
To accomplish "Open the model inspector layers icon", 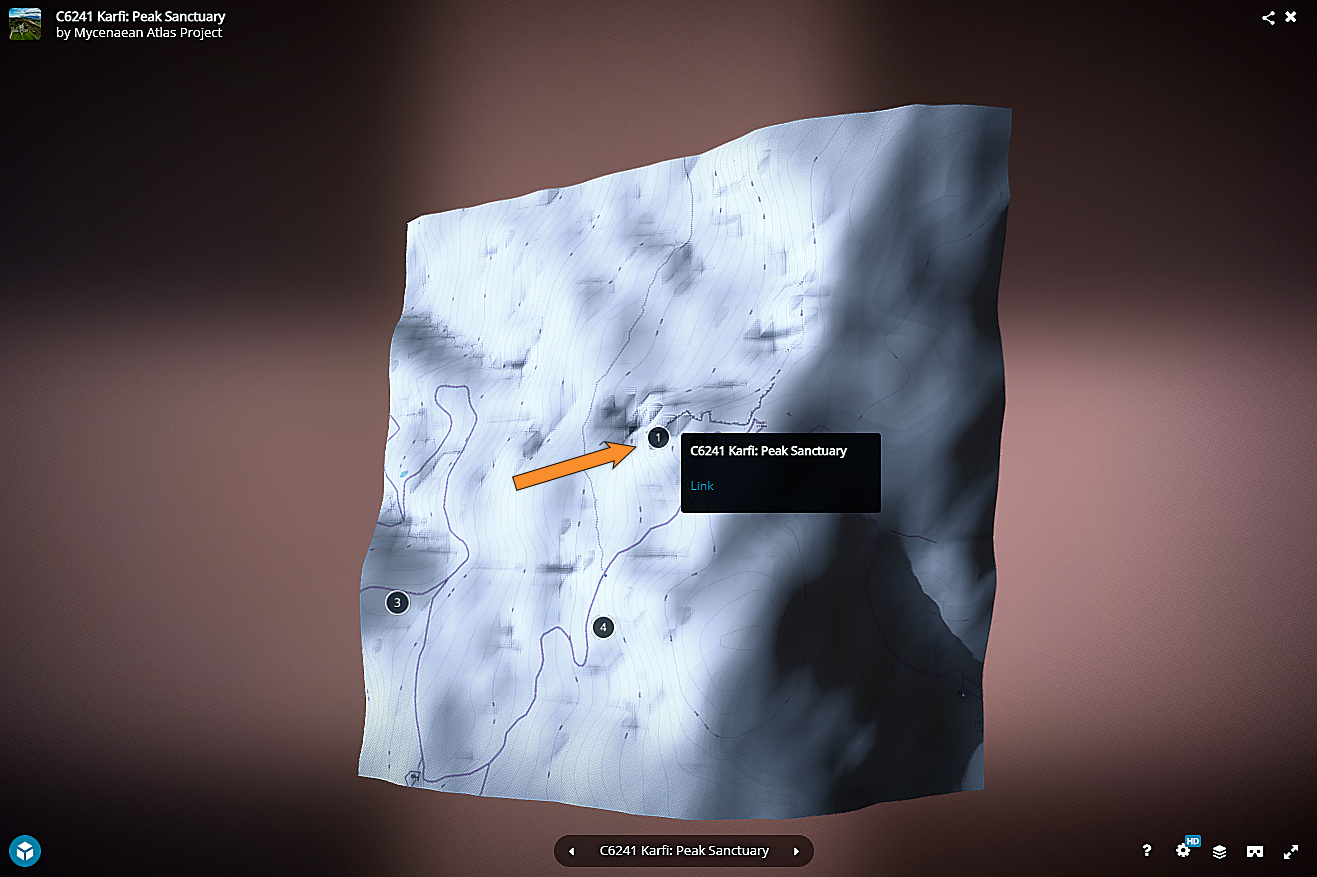I will [x=1220, y=851].
